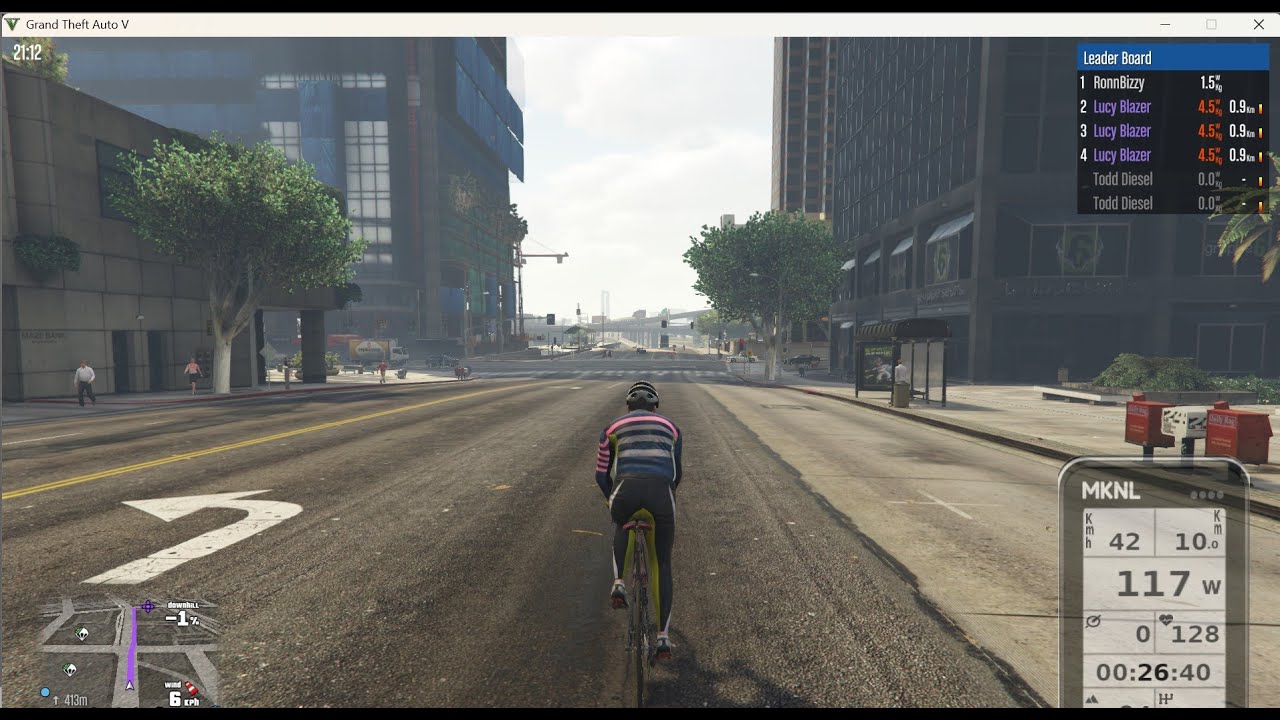
Task: Minimize the game window
Action: pyautogui.click(x=1165, y=24)
